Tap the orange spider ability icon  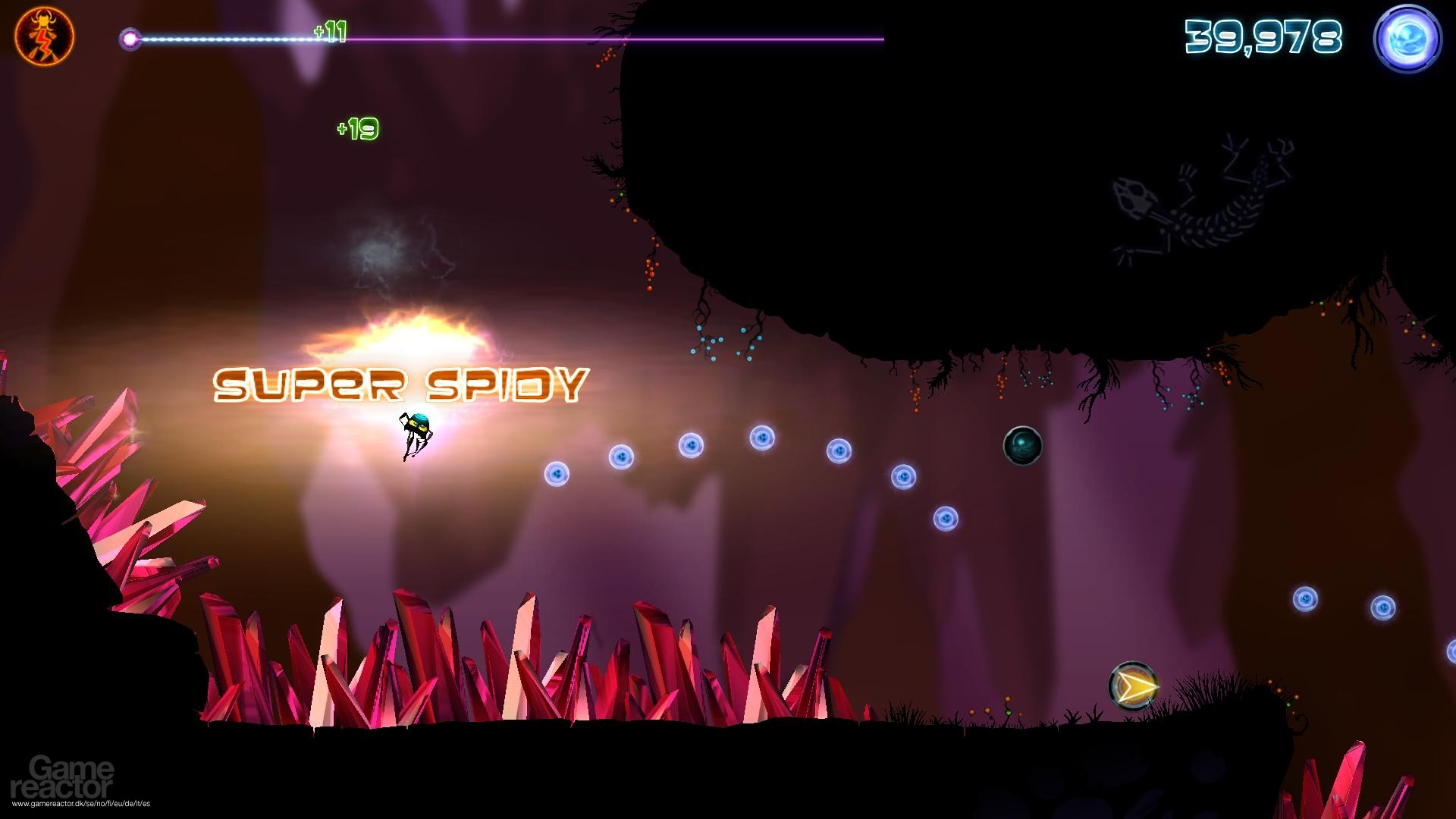click(x=44, y=38)
